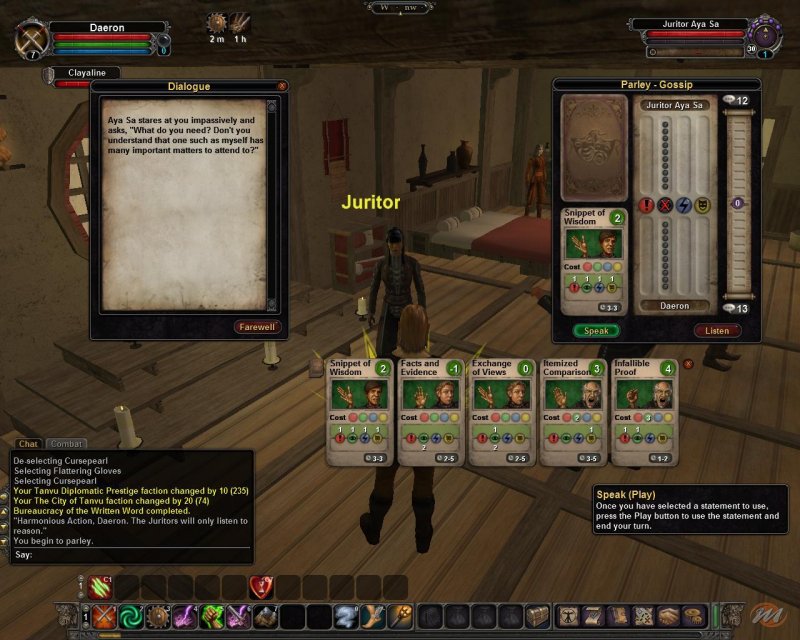800x640 pixels.
Task: Click the Juritor Aya Sa target frame
Action: coord(688,24)
